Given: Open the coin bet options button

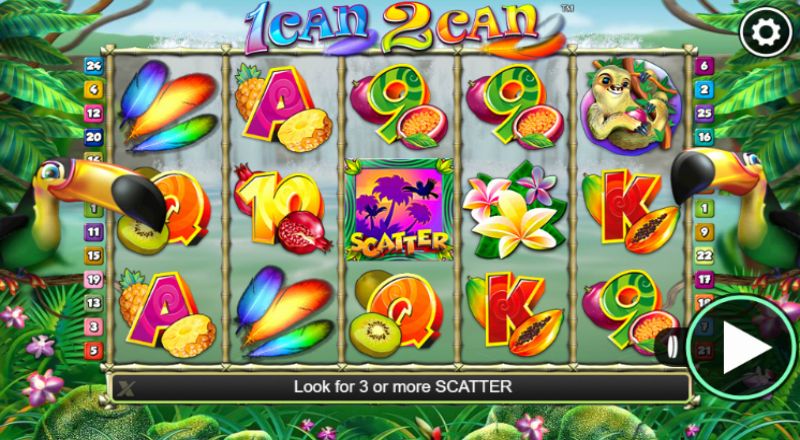Looking at the screenshot, I should [672, 347].
